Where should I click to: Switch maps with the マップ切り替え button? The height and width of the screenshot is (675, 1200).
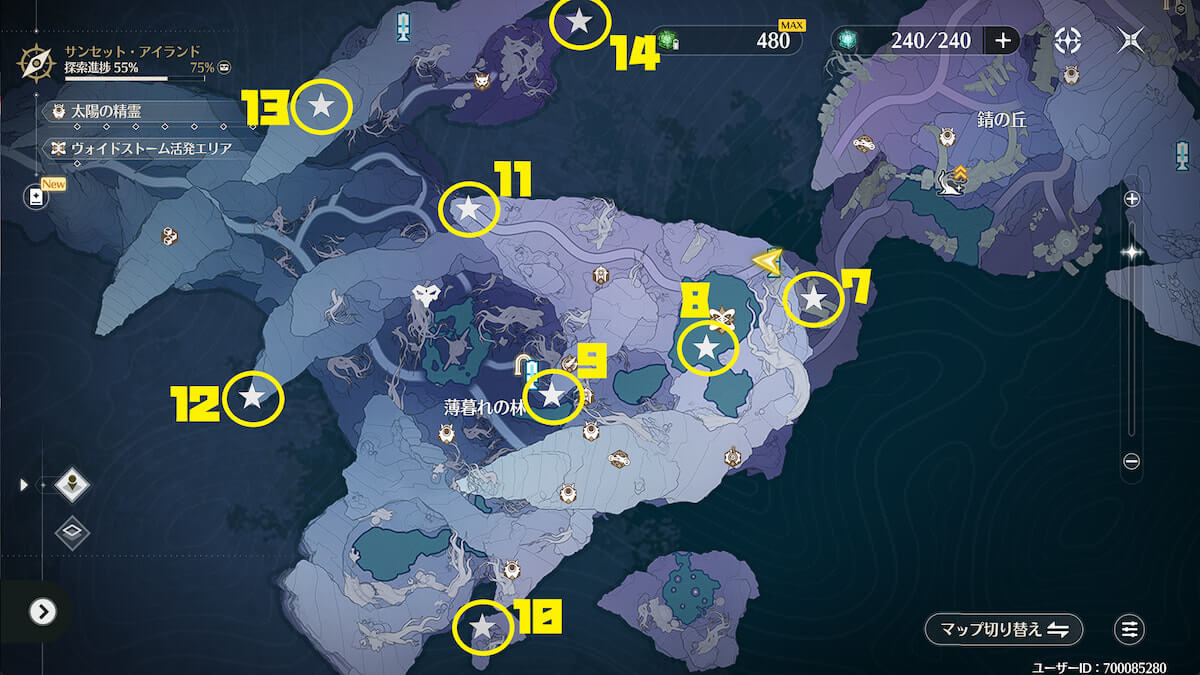1004,630
